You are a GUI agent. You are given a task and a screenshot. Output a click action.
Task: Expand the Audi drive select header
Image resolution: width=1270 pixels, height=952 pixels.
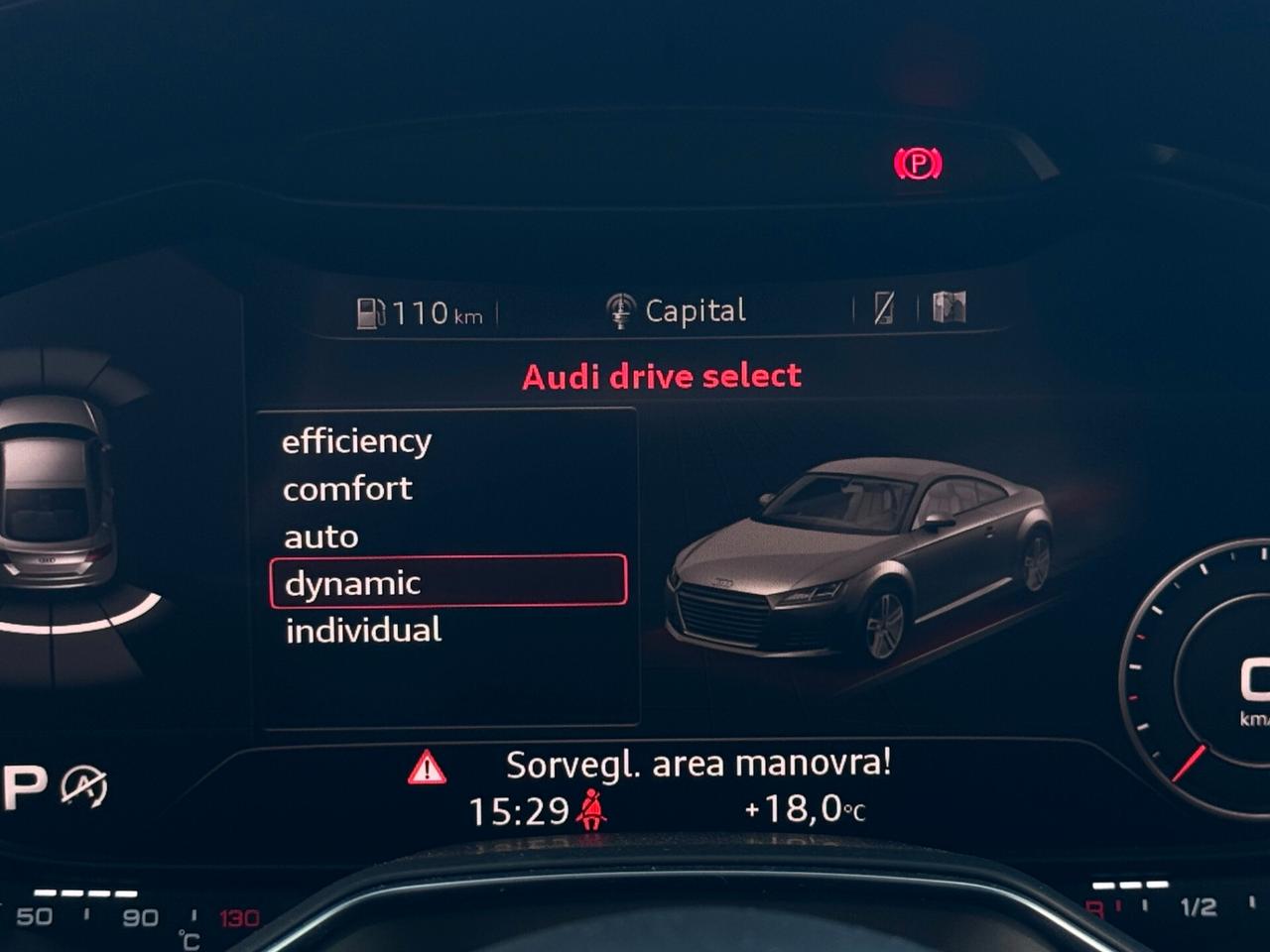pyautogui.click(x=661, y=375)
